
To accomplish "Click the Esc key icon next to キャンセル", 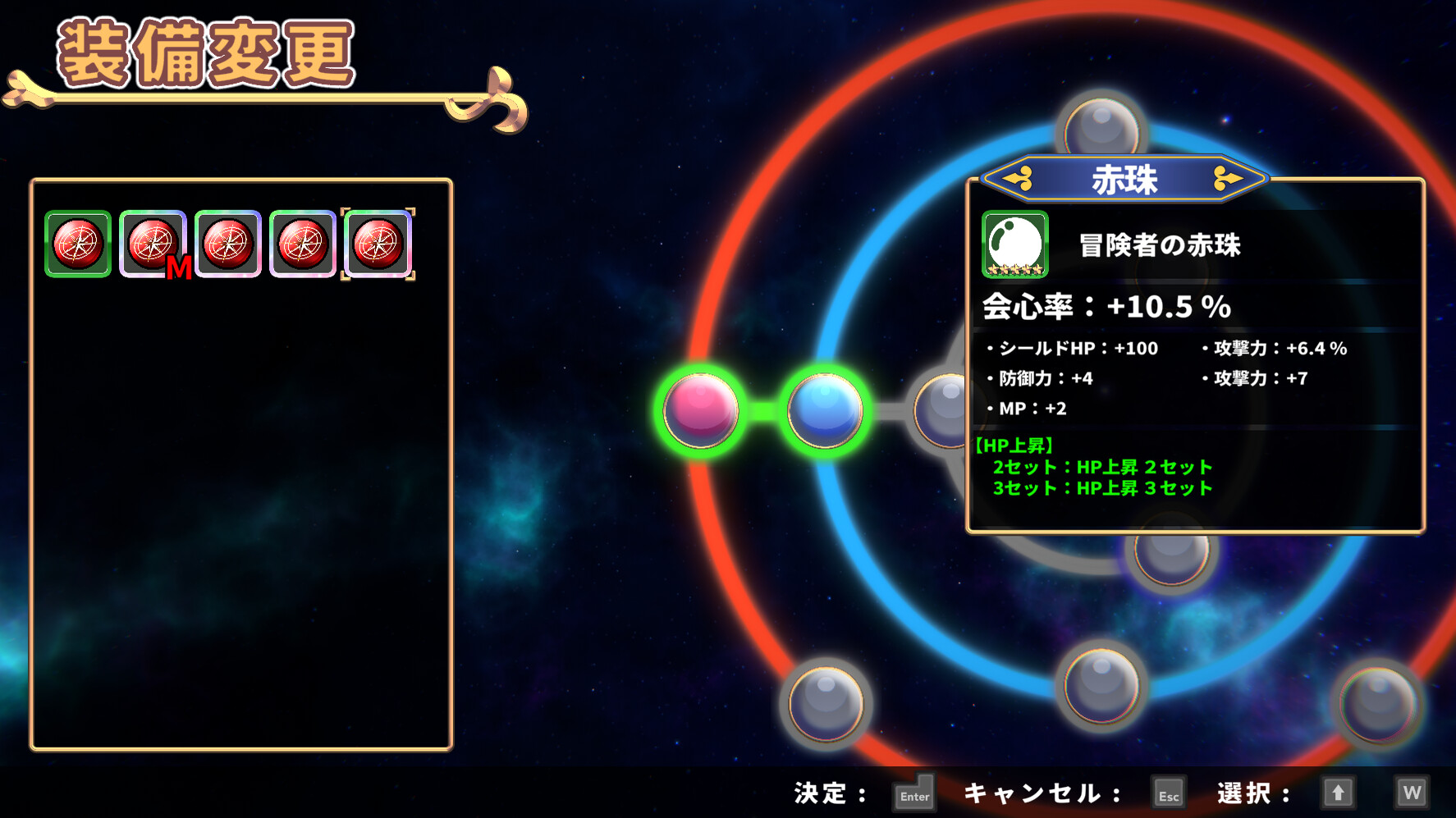I will coord(1167,793).
